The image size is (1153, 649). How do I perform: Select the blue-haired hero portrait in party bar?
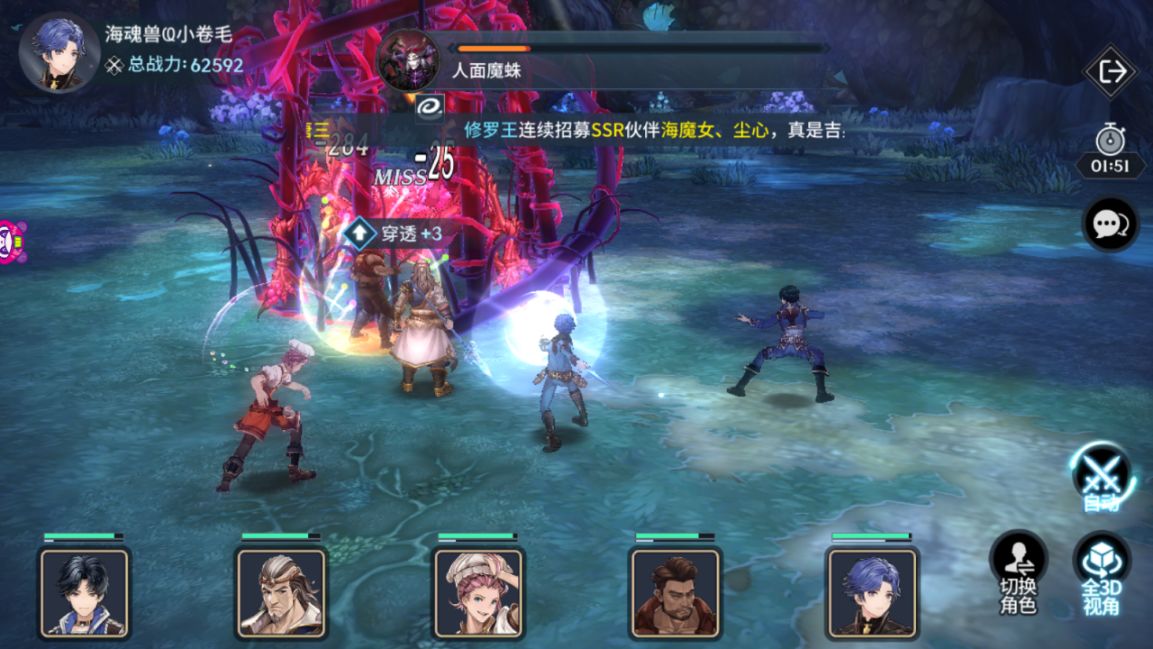coord(871,593)
